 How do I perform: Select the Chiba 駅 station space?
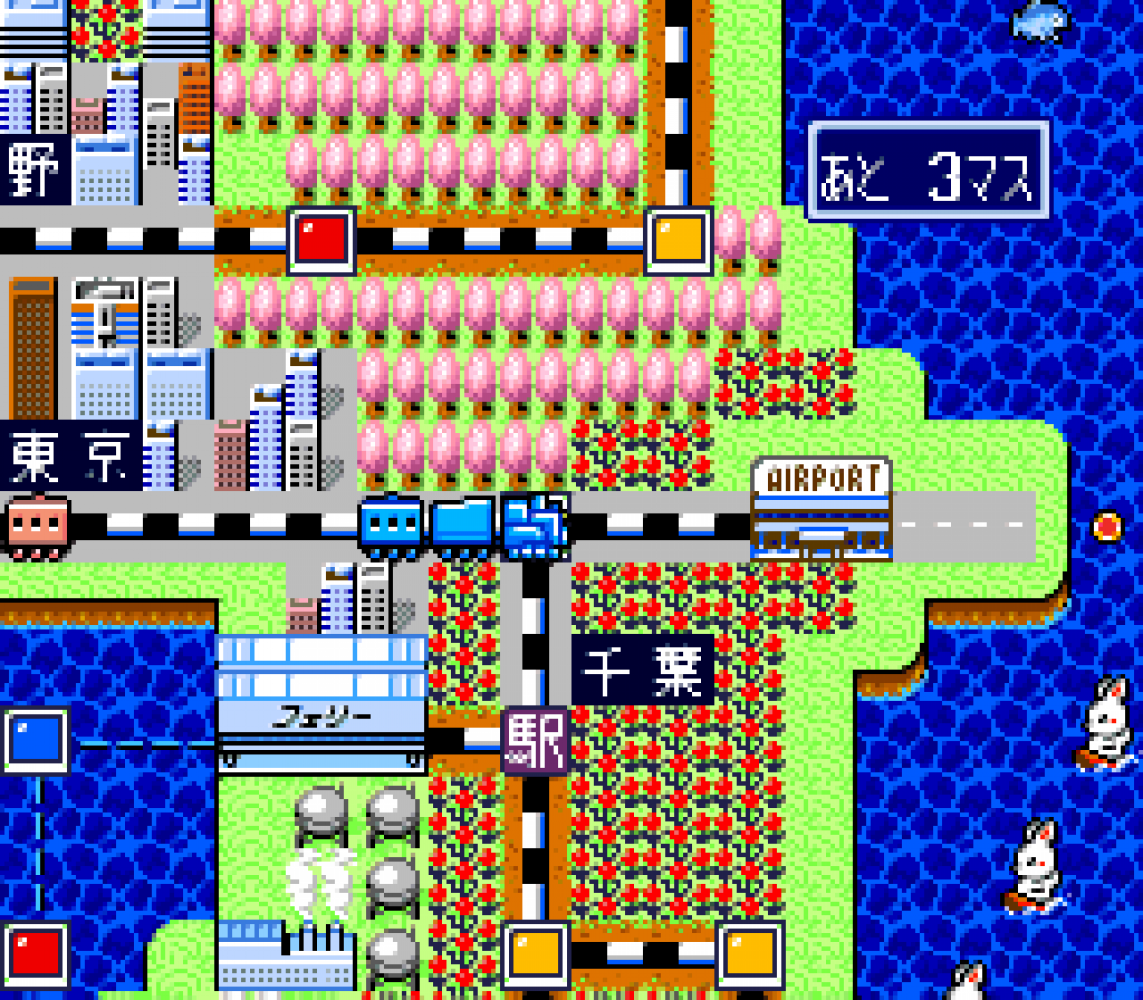[x=535, y=742]
